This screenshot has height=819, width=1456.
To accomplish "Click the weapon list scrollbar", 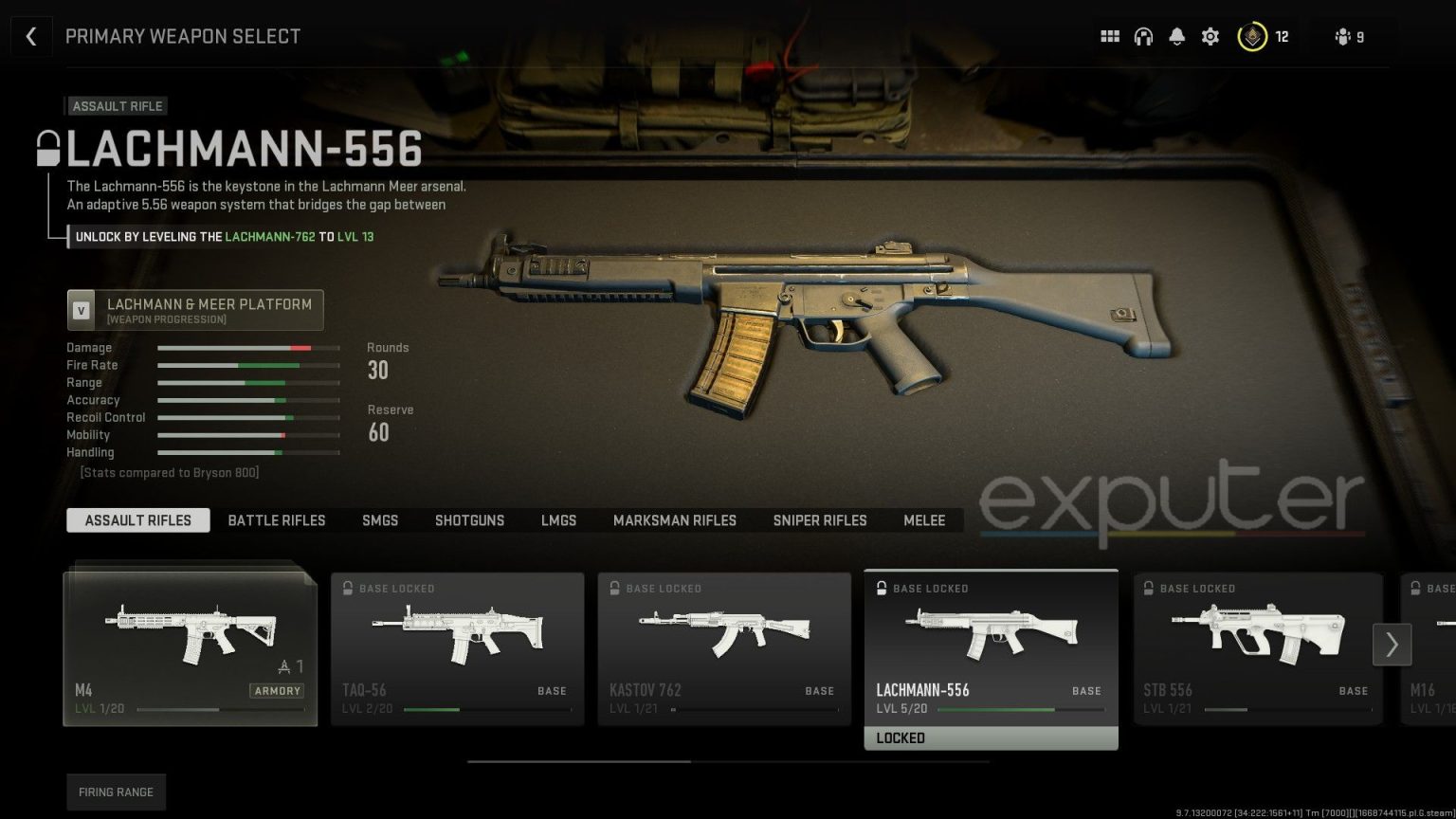I will 578,761.
